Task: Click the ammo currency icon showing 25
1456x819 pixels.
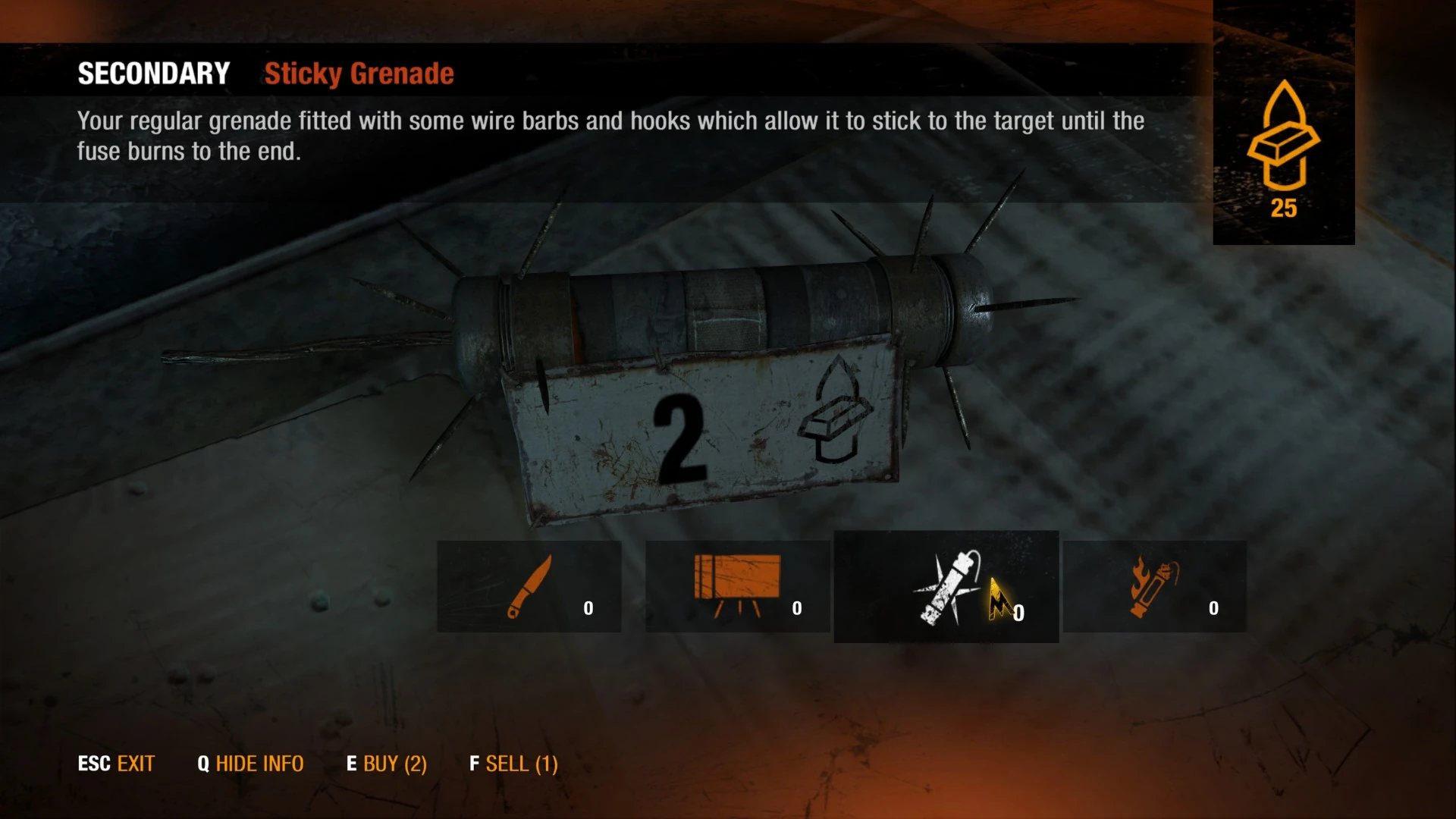Action: (1285, 140)
